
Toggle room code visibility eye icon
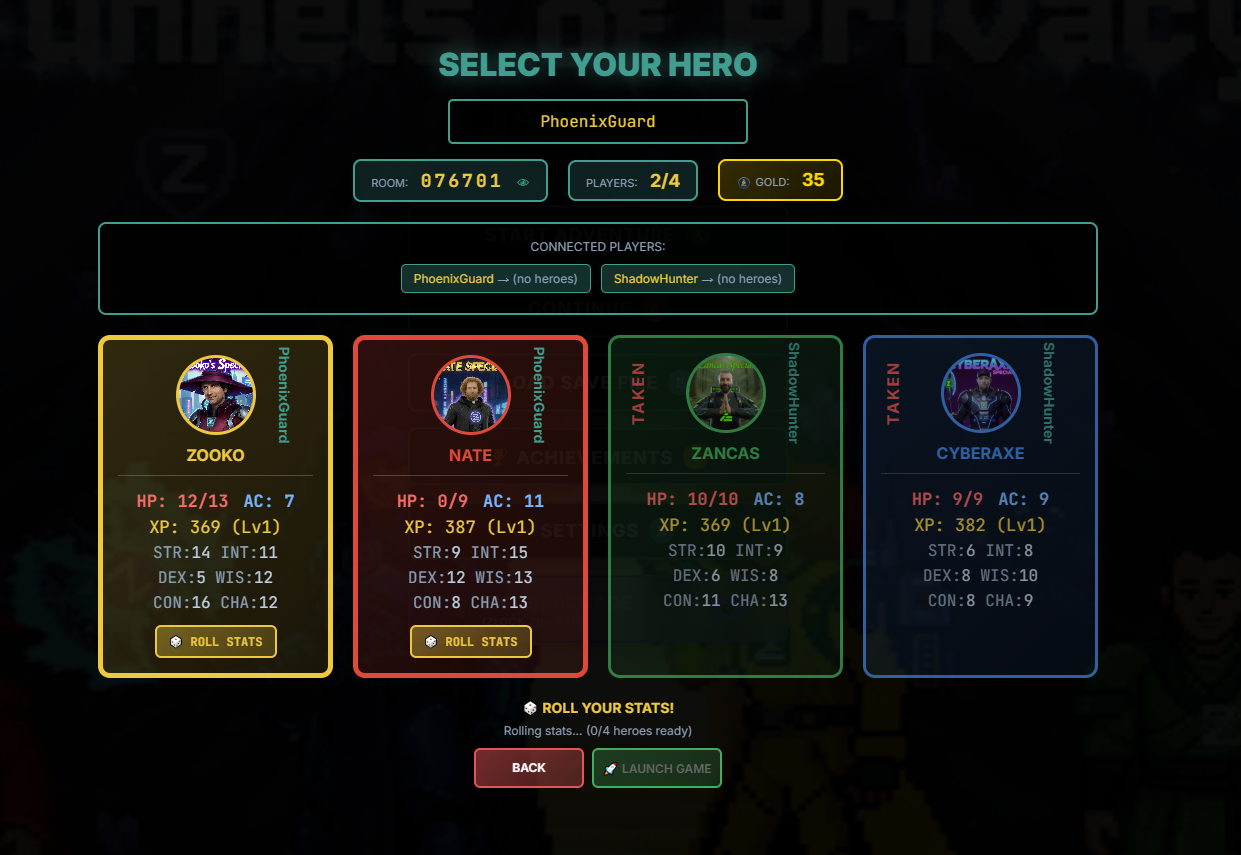(523, 182)
